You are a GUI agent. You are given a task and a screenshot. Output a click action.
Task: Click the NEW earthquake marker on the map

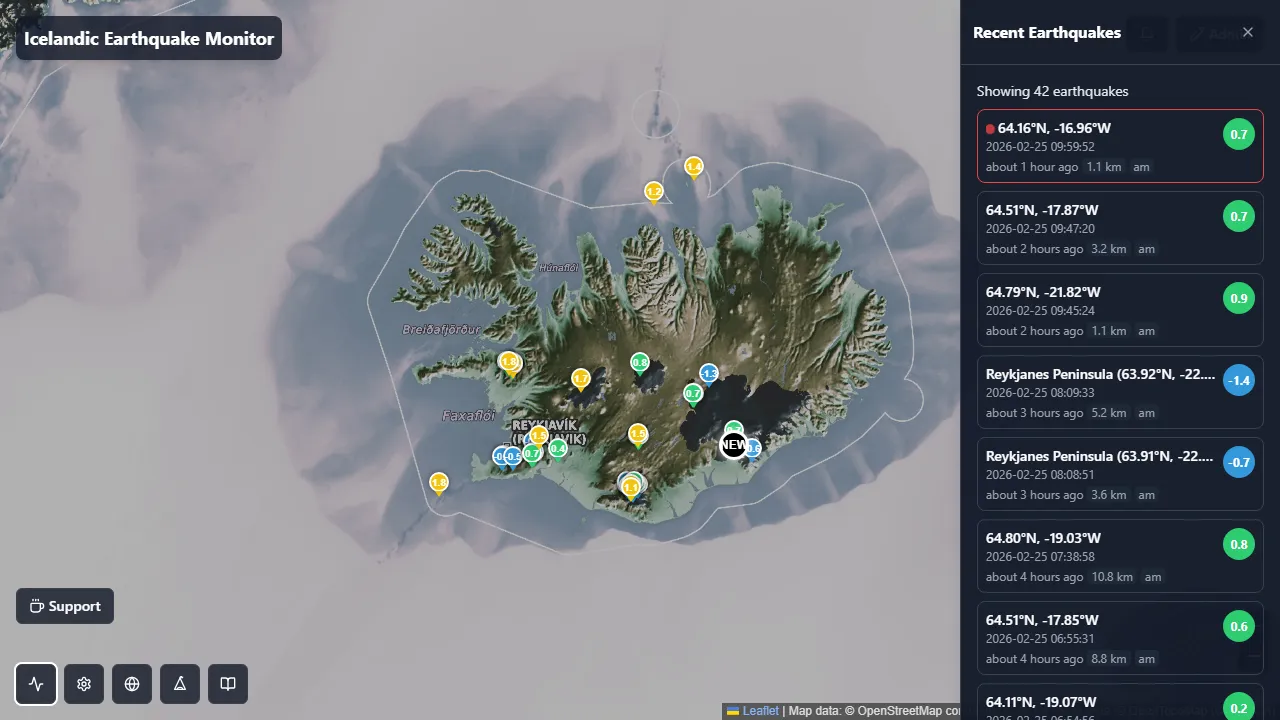733,445
